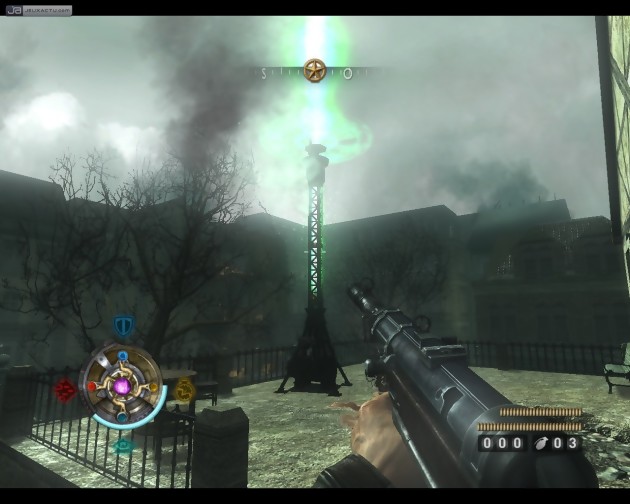Image resolution: width=630 pixels, height=504 pixels.
Task: Toggle the teal veil power icon
Action: [123, 447]
